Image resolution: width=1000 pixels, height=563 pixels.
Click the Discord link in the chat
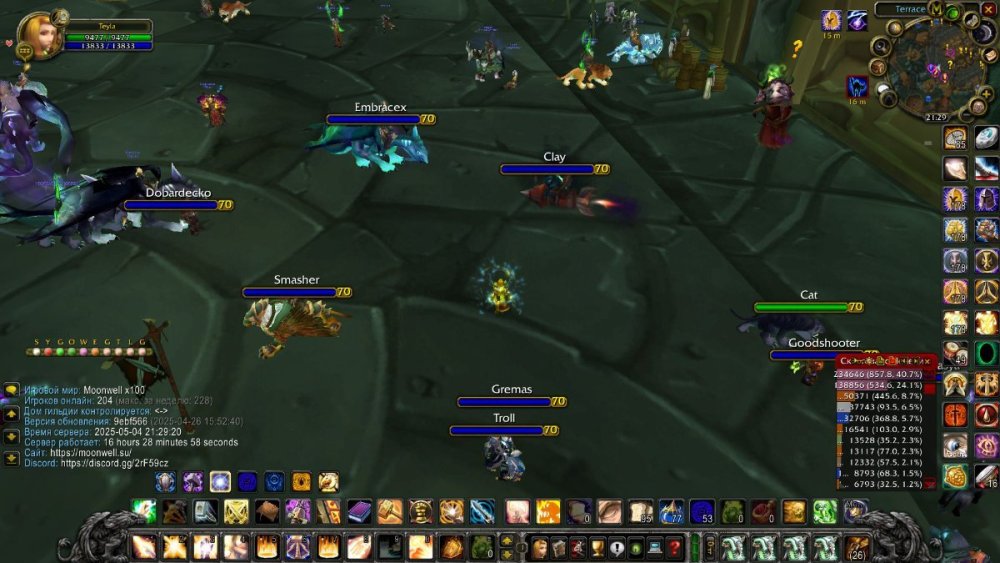coord(114,462)
